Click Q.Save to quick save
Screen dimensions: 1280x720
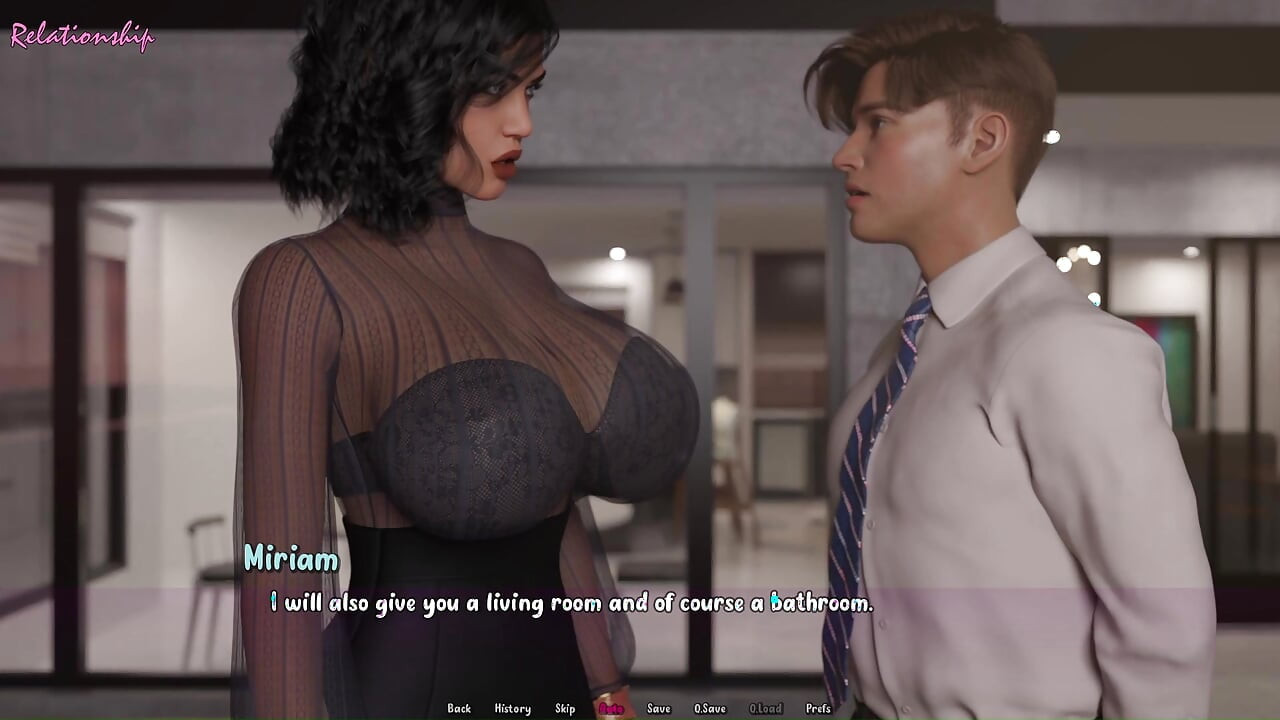tap(710, 708)
